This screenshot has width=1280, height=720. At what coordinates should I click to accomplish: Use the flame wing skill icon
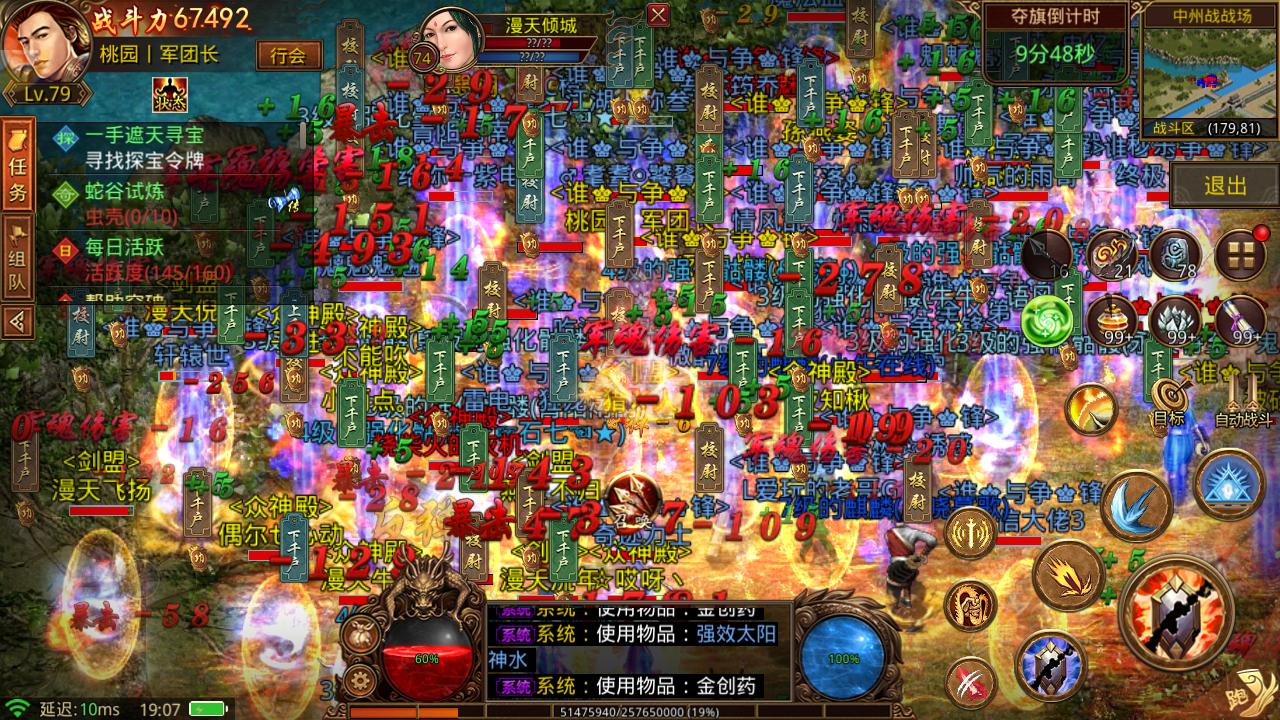1067,578
